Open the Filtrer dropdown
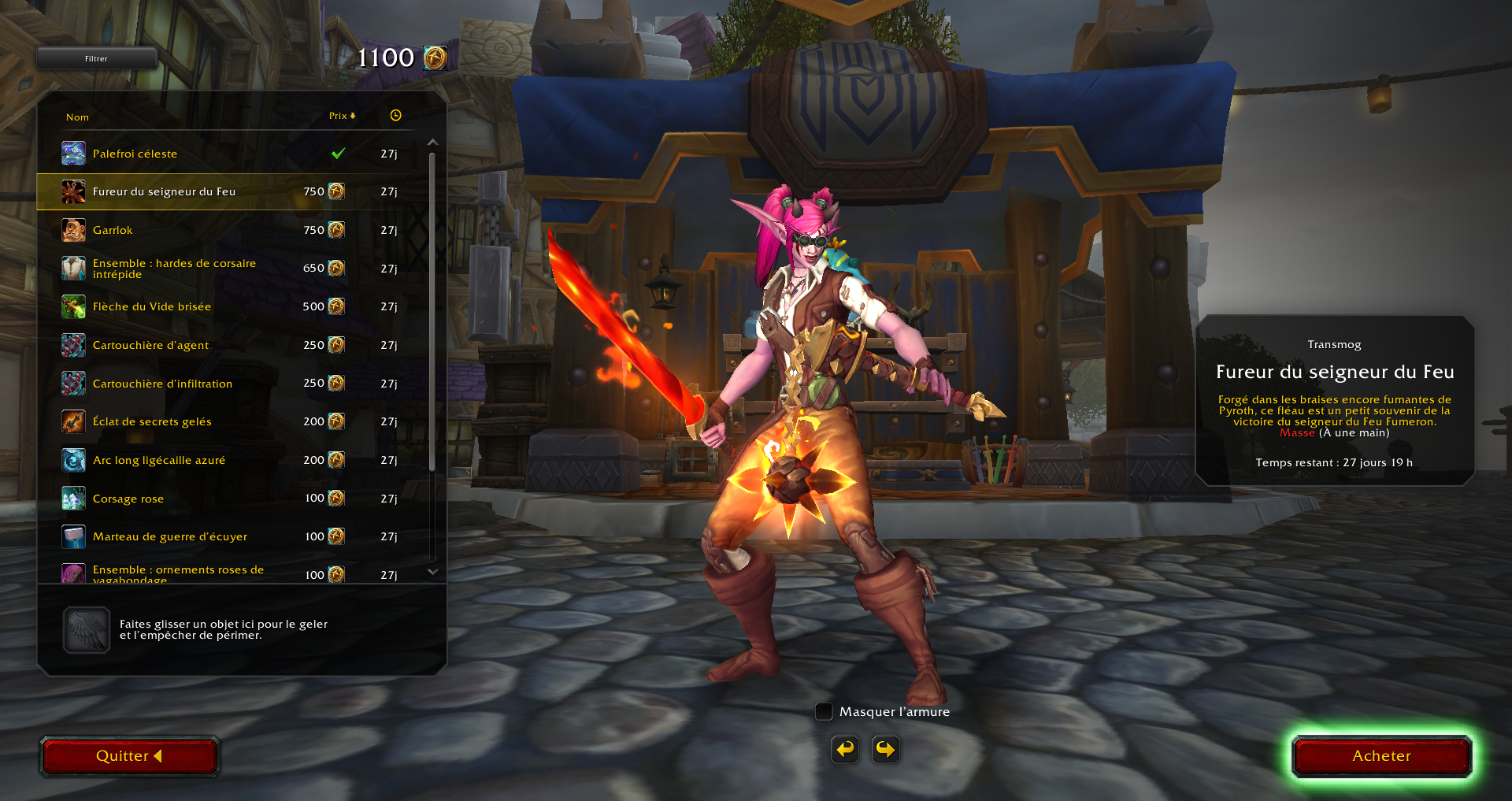The height and width of the screenshot is (801, 1512). 96,58
